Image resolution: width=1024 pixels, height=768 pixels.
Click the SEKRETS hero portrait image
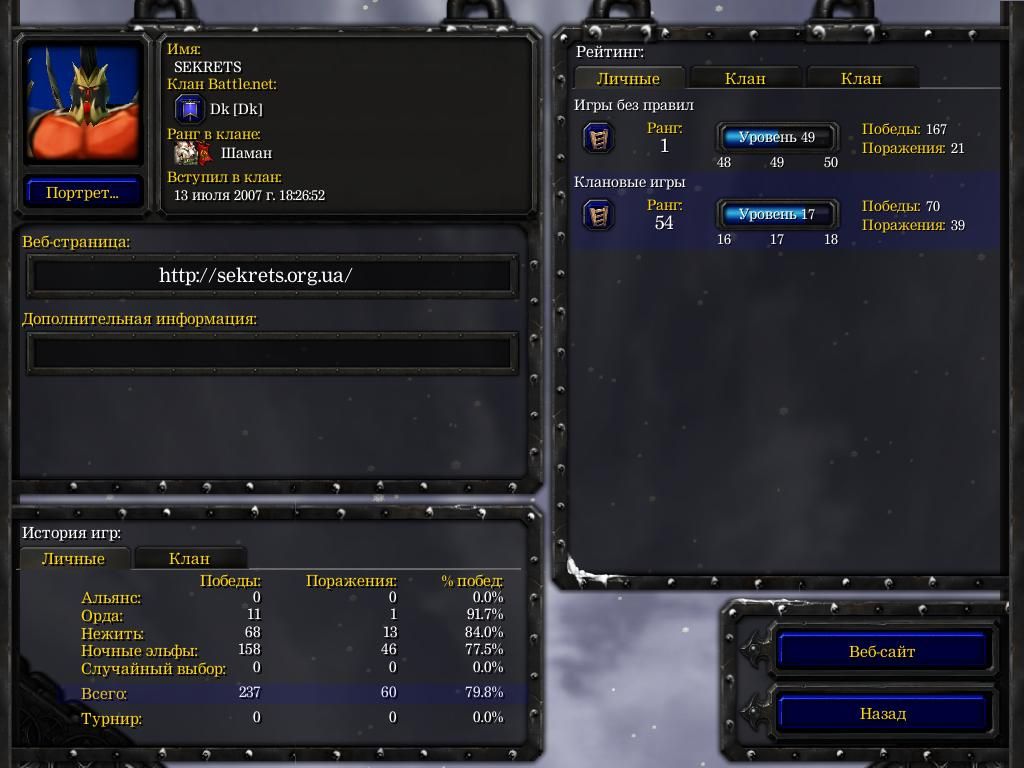click(83, 102)
